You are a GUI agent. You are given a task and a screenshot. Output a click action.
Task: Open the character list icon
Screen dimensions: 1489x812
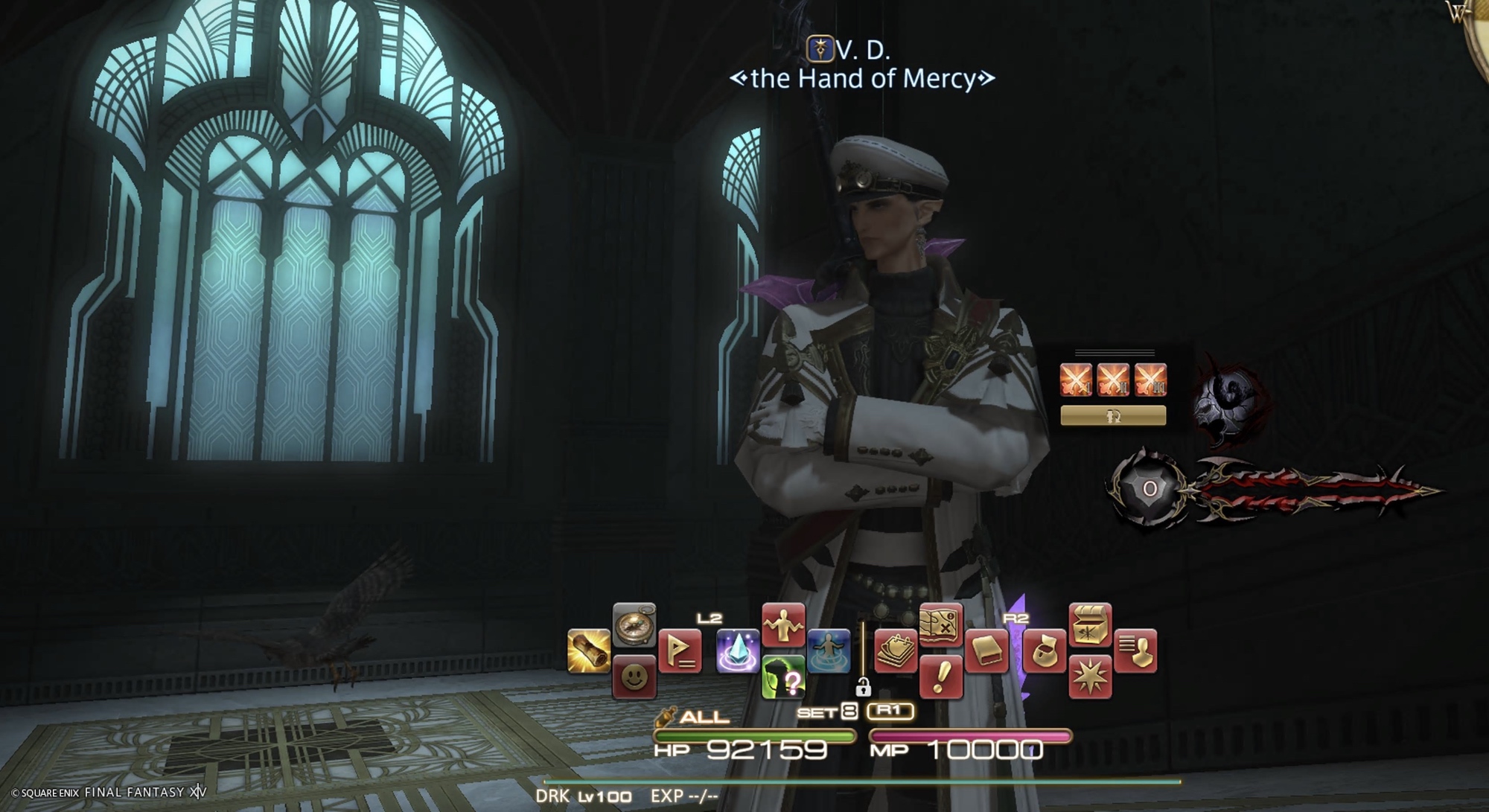(1135, 651)
